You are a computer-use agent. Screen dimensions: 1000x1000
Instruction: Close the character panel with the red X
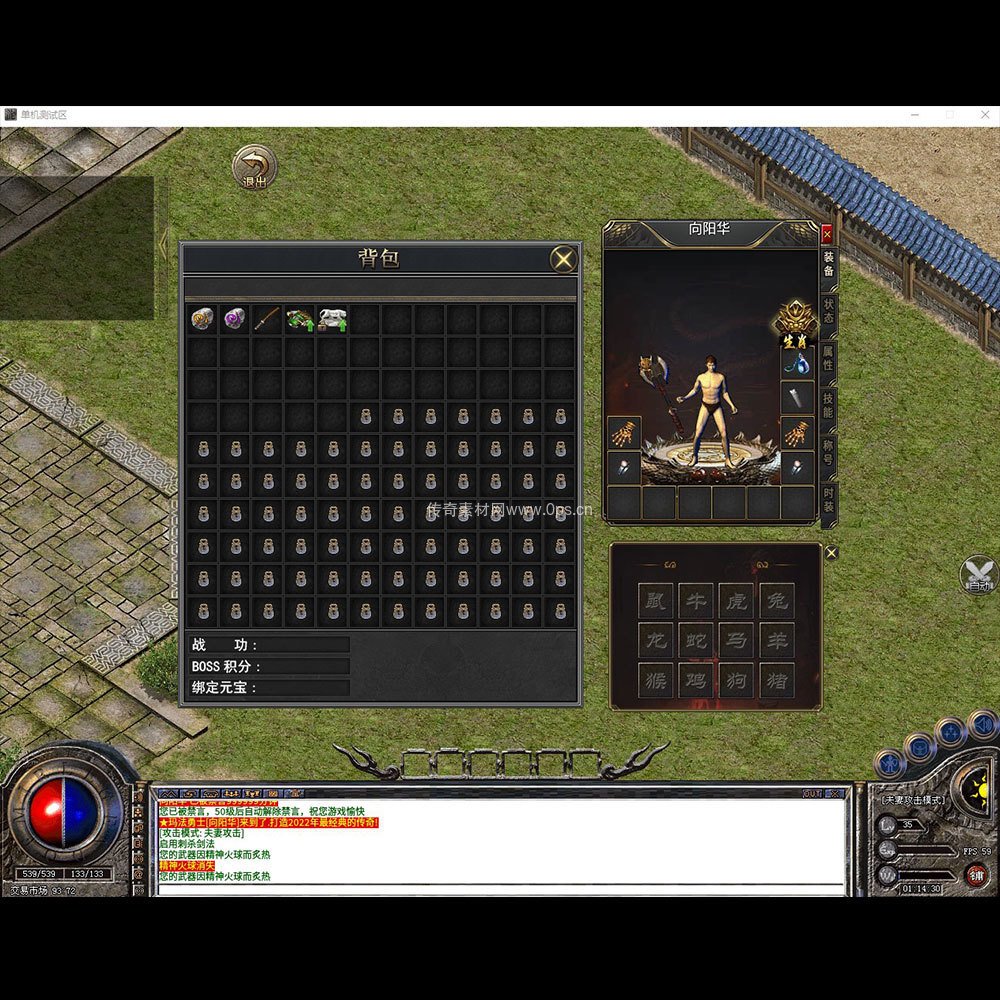[827, 234]
